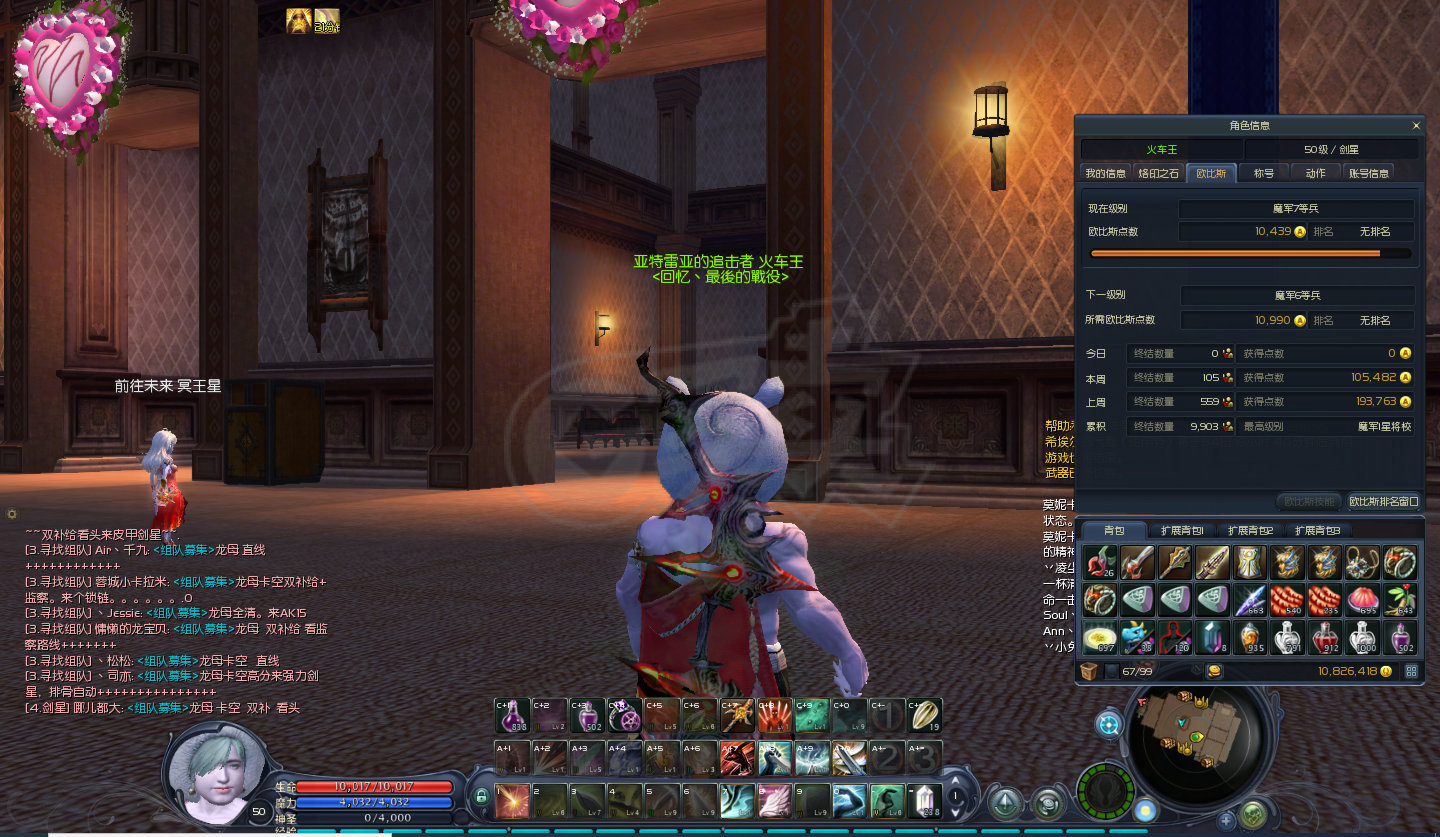
Task: Open the 欧比斯排名窗口 ranking window
Action: [x=1383, y=502]
